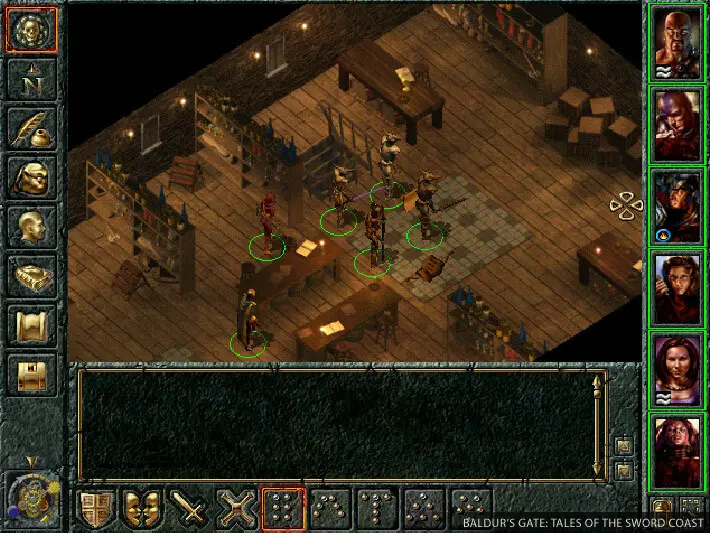This screenshot has width=710, height=533.
Task: Choose the T-shaped formation button
Action: point(378,509)
